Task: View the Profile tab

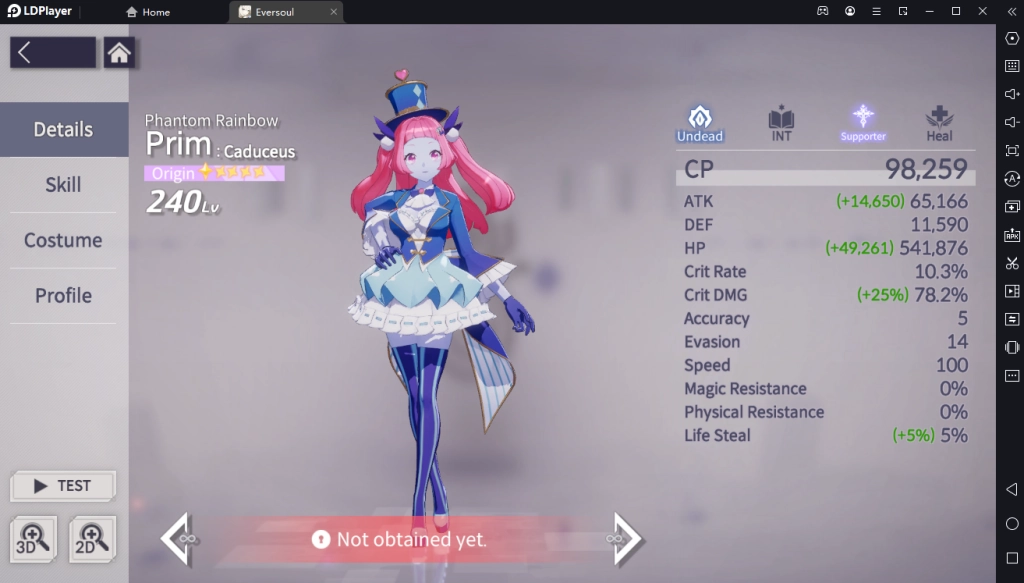Action: click(x=64, y=296)
